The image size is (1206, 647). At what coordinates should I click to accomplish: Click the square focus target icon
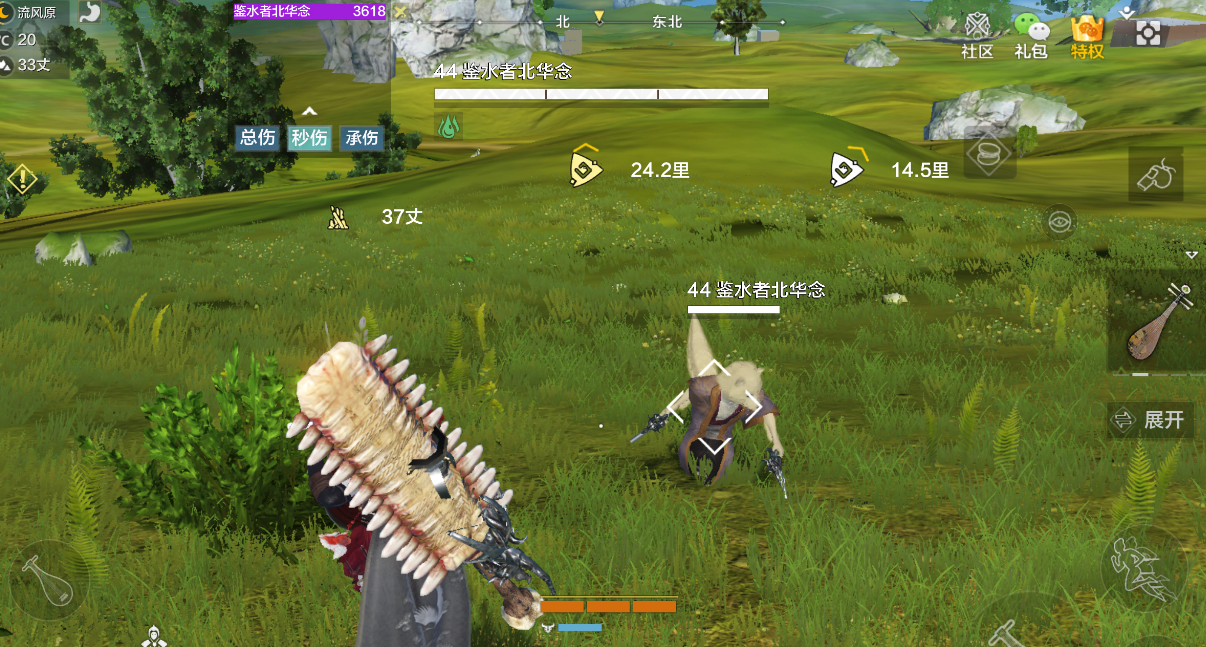pyautogui.click(x=1149, y=33)
